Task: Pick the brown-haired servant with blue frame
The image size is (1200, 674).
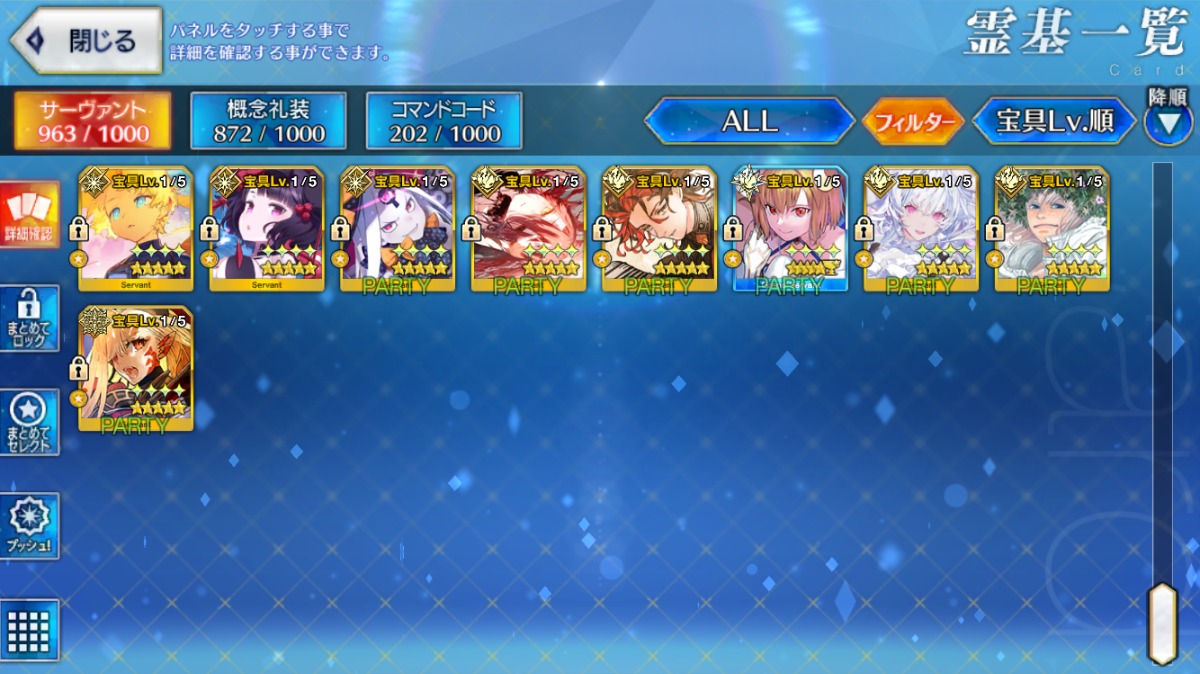Action: pos(790,229)
